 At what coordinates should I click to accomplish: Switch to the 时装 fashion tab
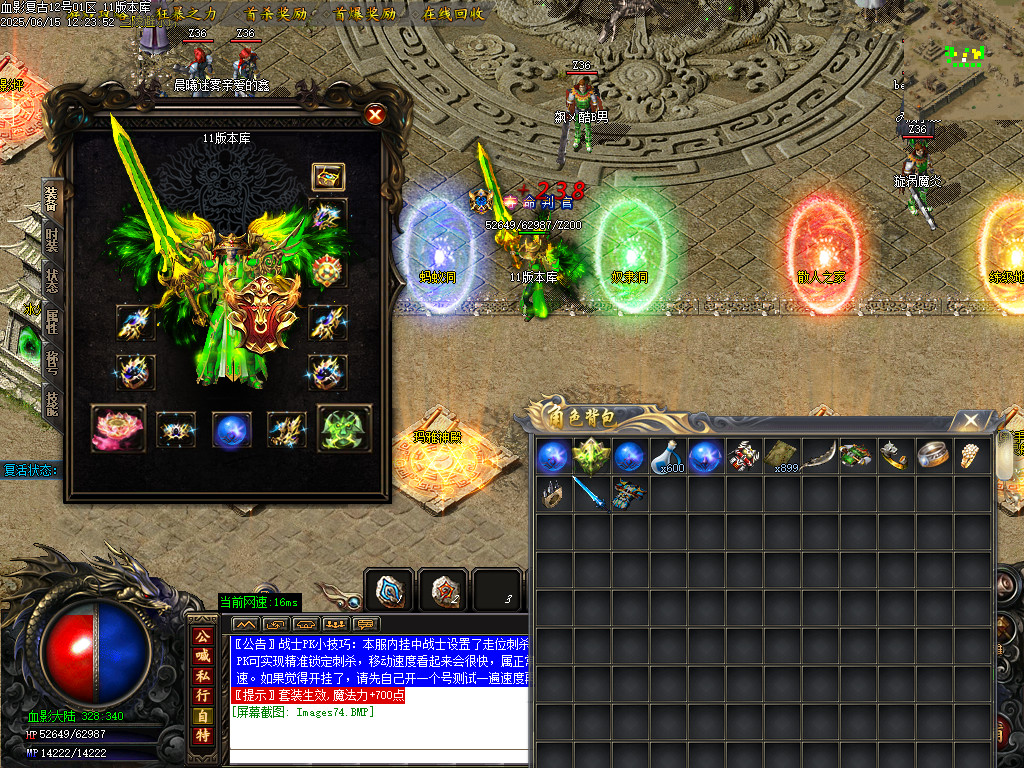point(51,240)
